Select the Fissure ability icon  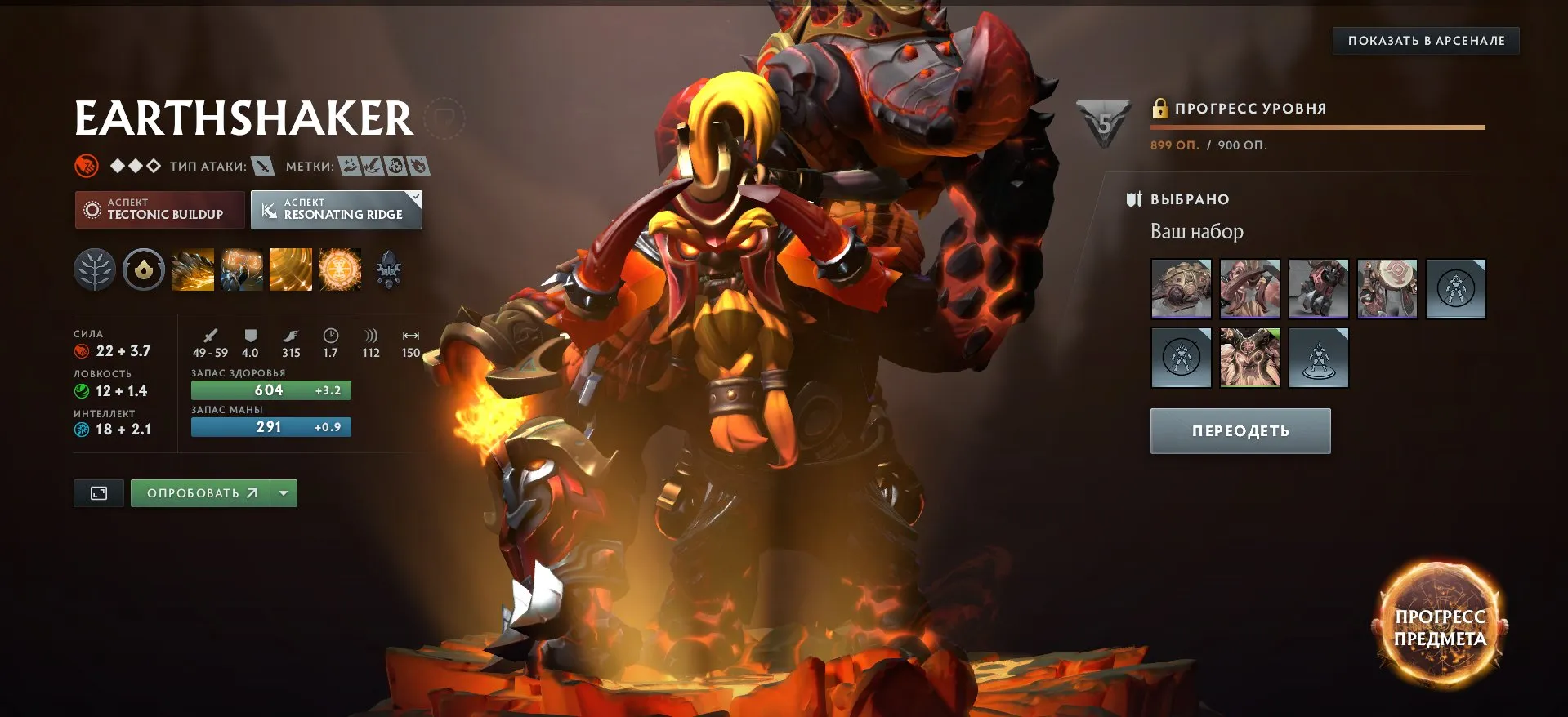(x=193, y=269)
